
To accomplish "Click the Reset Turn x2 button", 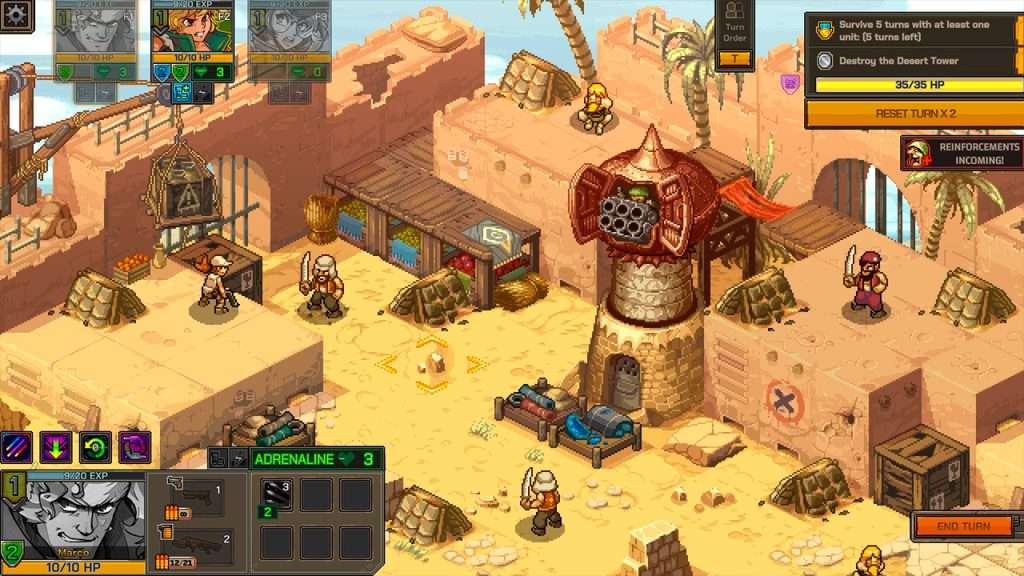I will [915, 114].
